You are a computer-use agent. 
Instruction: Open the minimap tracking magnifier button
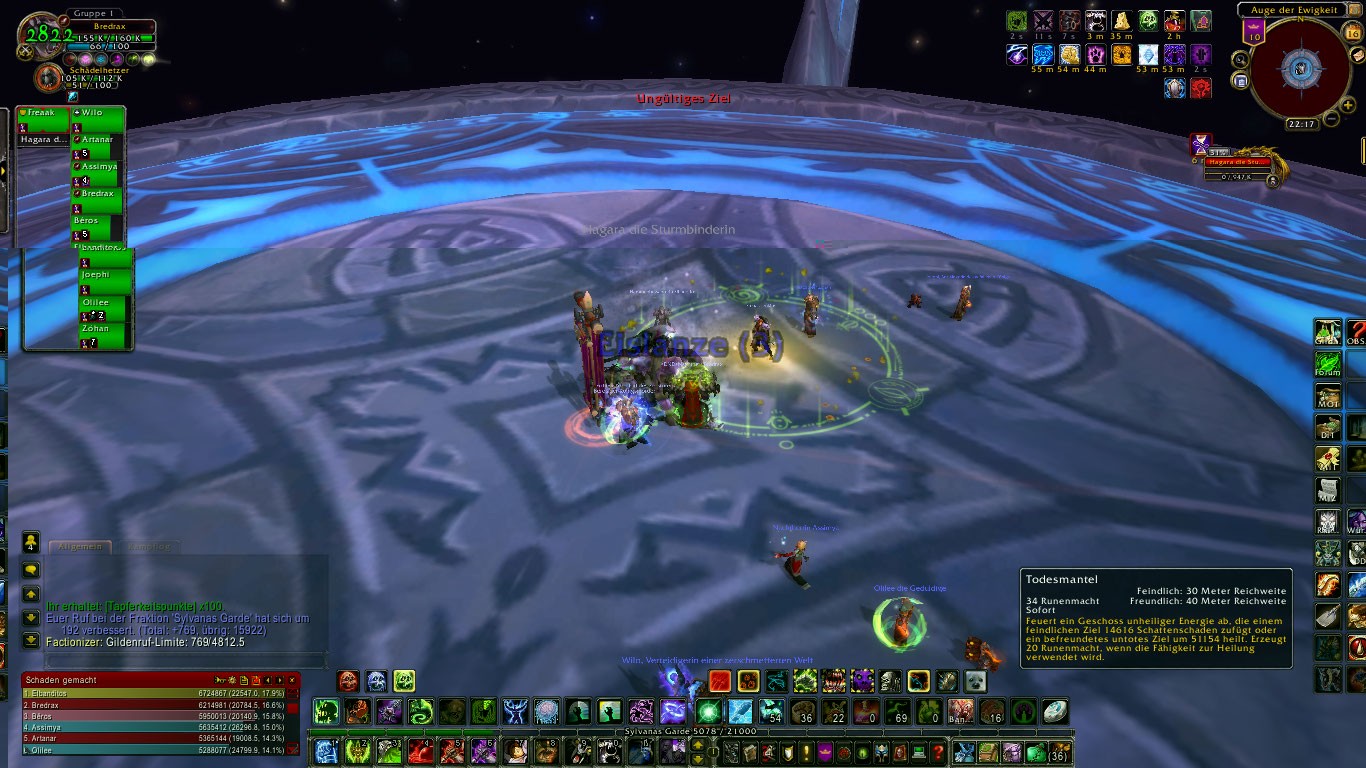(1239, 59)
